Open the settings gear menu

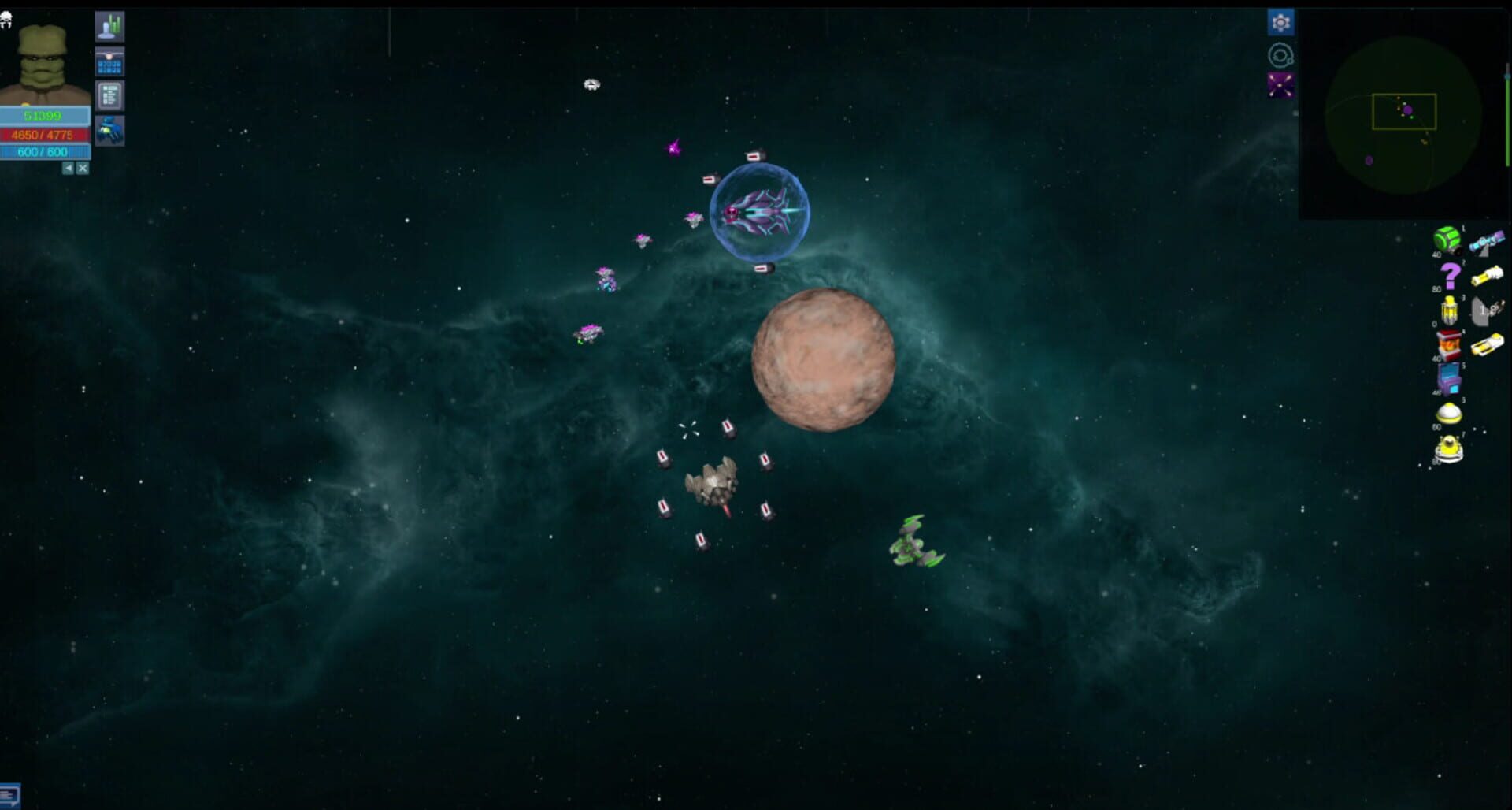pyautogui.click(x=1281, y=22)
